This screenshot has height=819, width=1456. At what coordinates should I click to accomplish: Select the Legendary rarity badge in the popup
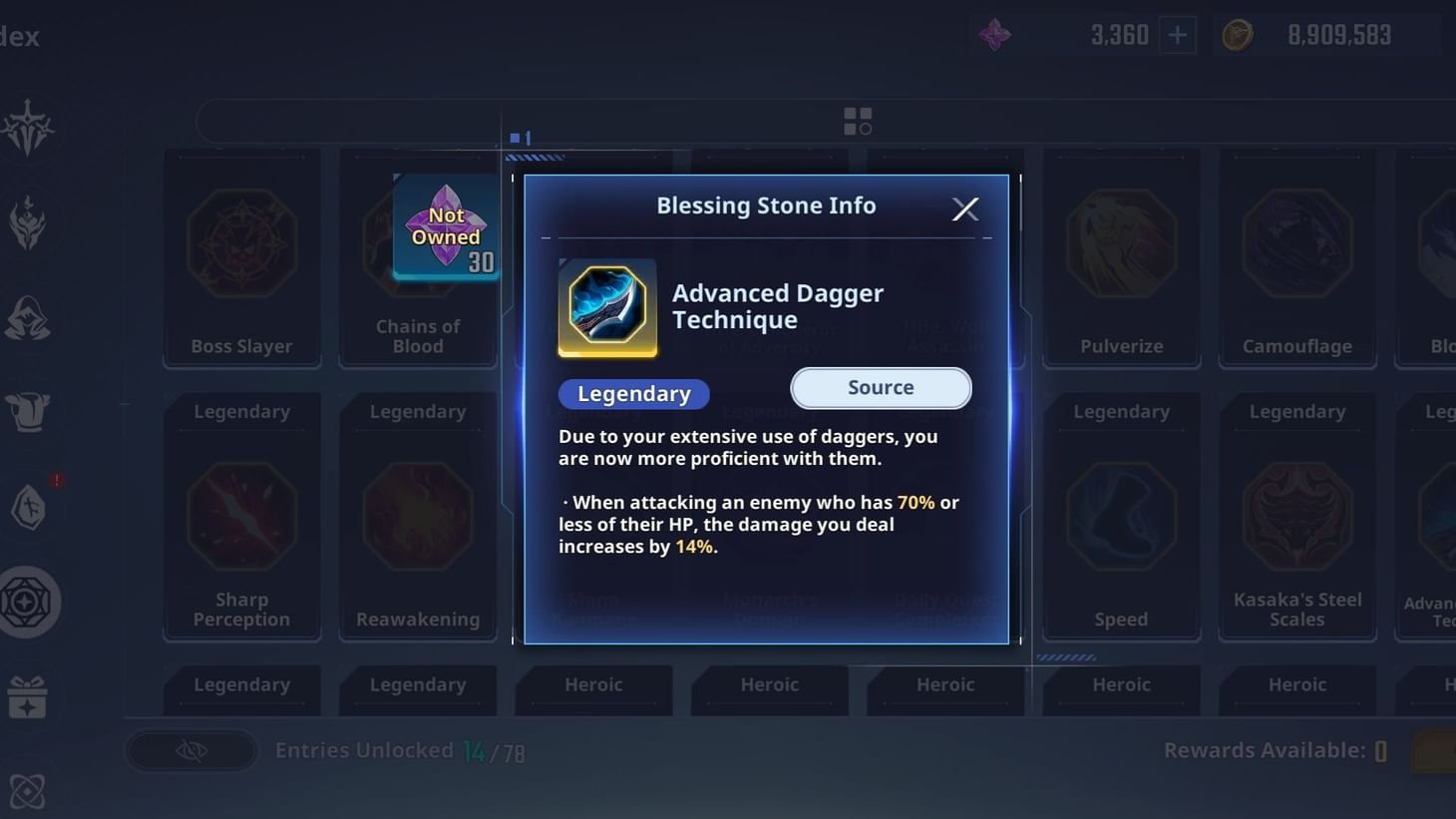633,393
